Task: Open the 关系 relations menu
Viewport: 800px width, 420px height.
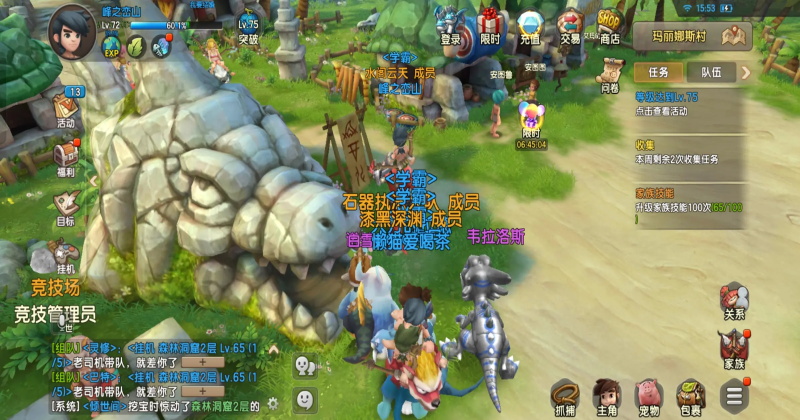Action: 734,299
